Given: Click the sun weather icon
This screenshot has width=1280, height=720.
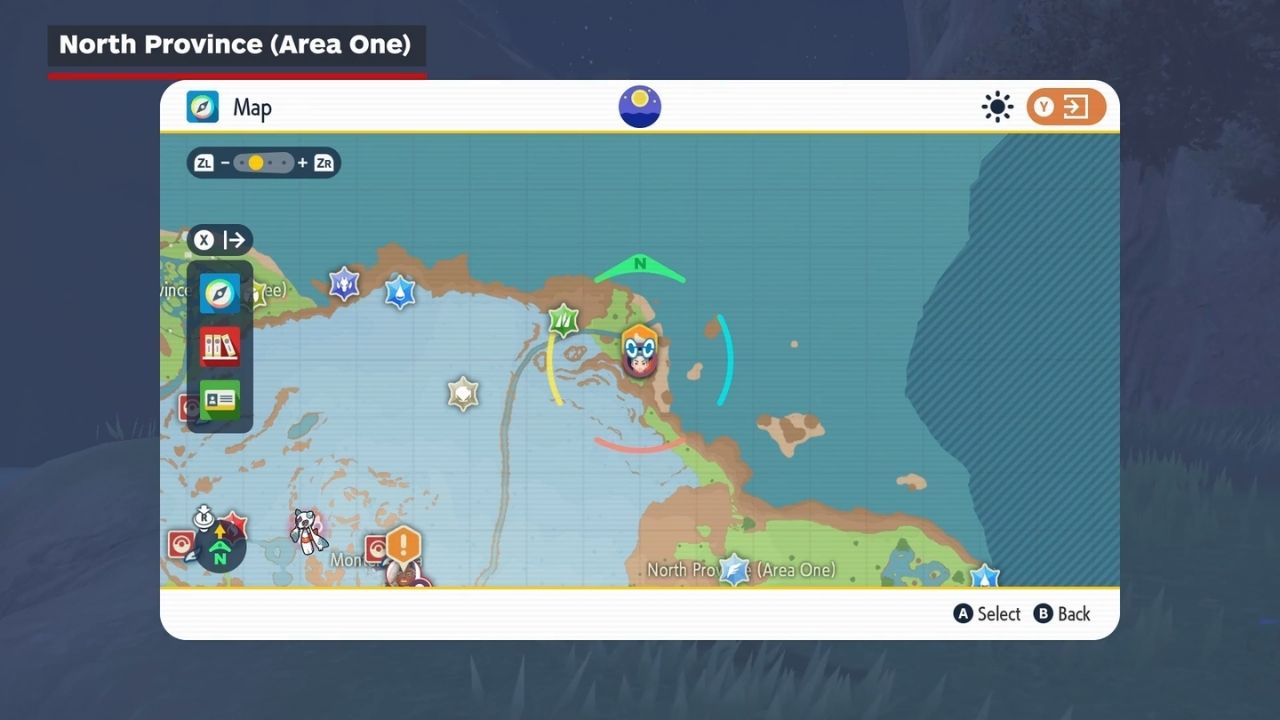Looking at the screenshot, I should (997, 107).
